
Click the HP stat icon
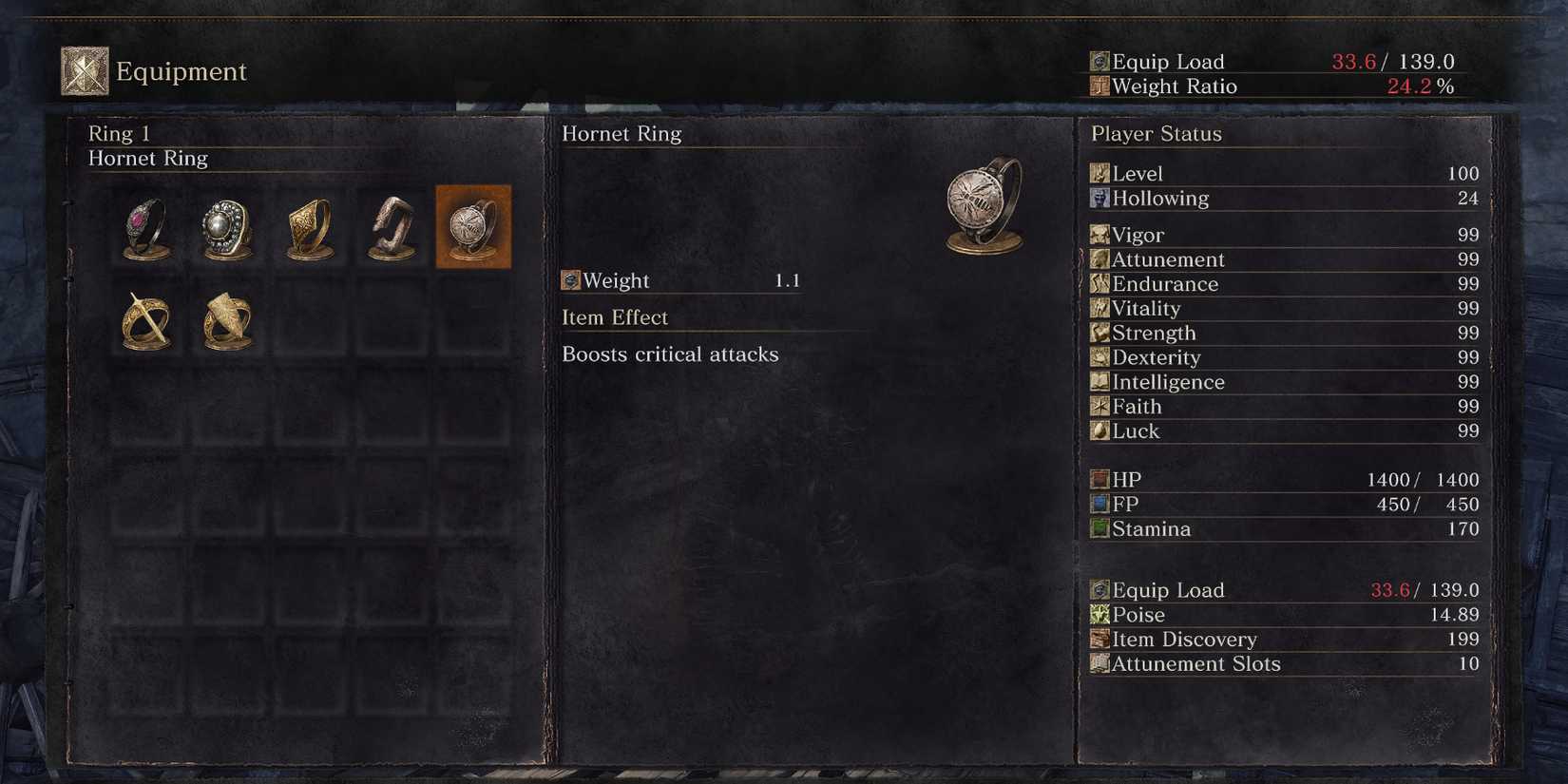[x=1100, y=479]
